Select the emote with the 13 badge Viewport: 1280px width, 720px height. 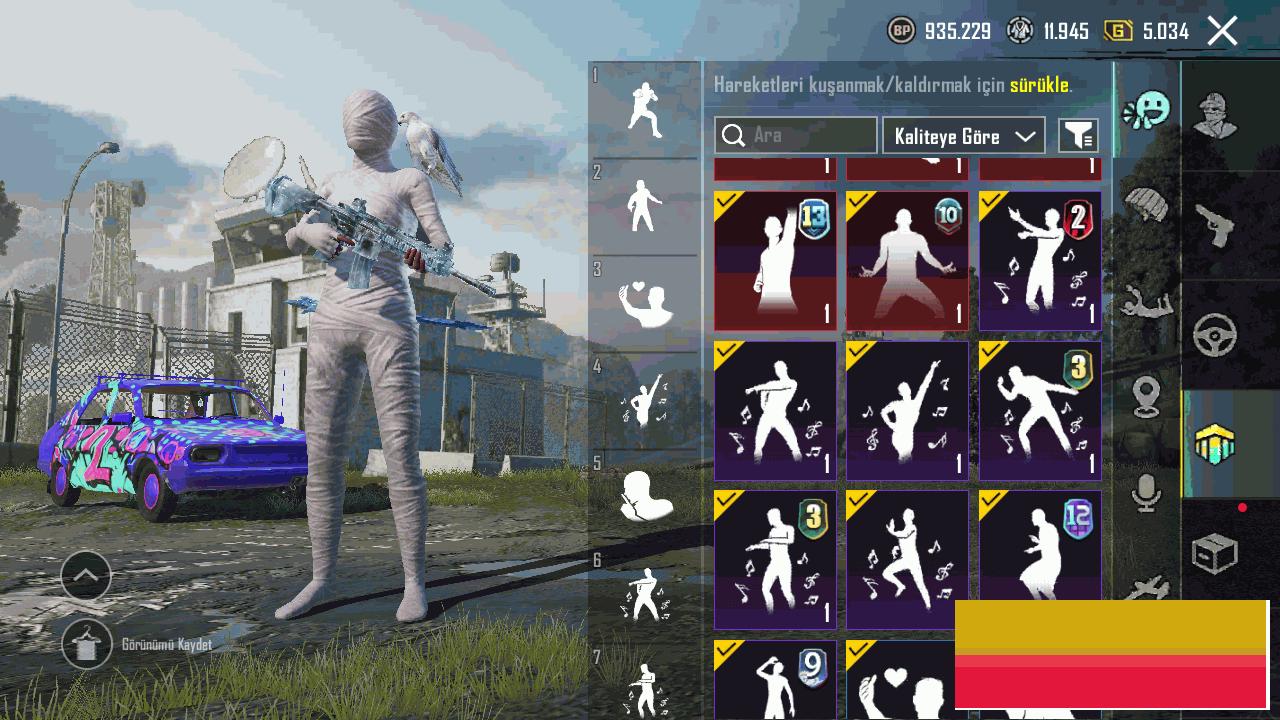tap(775, 260)
